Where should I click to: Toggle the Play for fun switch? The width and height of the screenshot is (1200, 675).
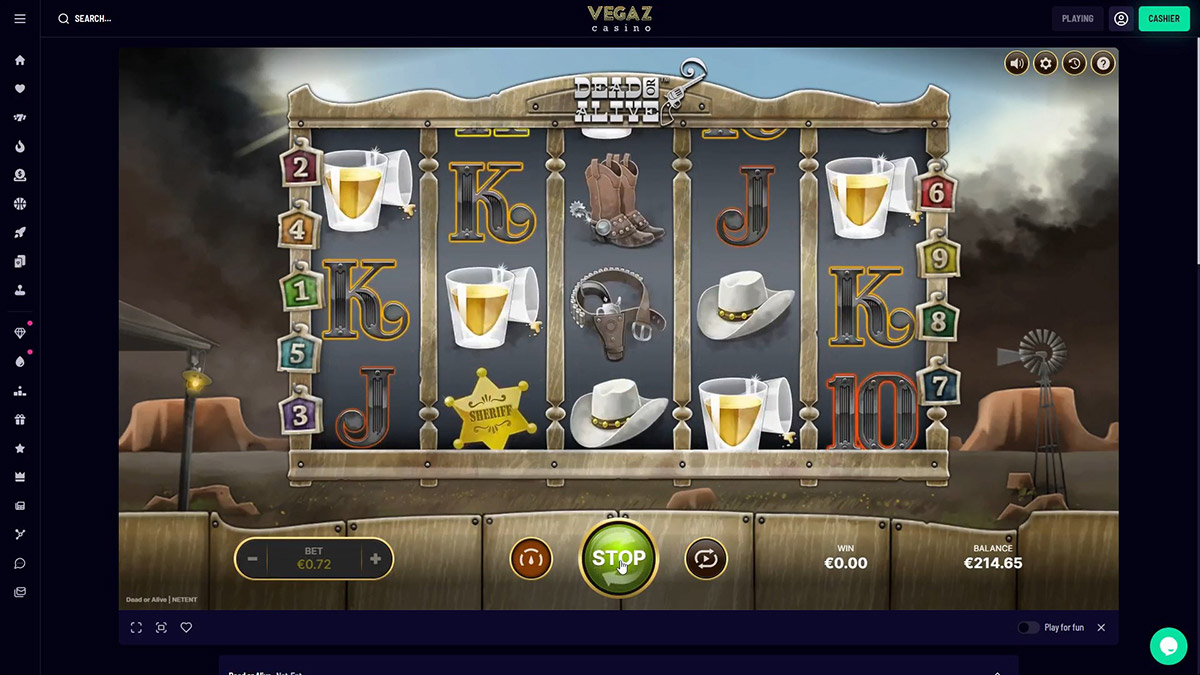(1028, 628)
